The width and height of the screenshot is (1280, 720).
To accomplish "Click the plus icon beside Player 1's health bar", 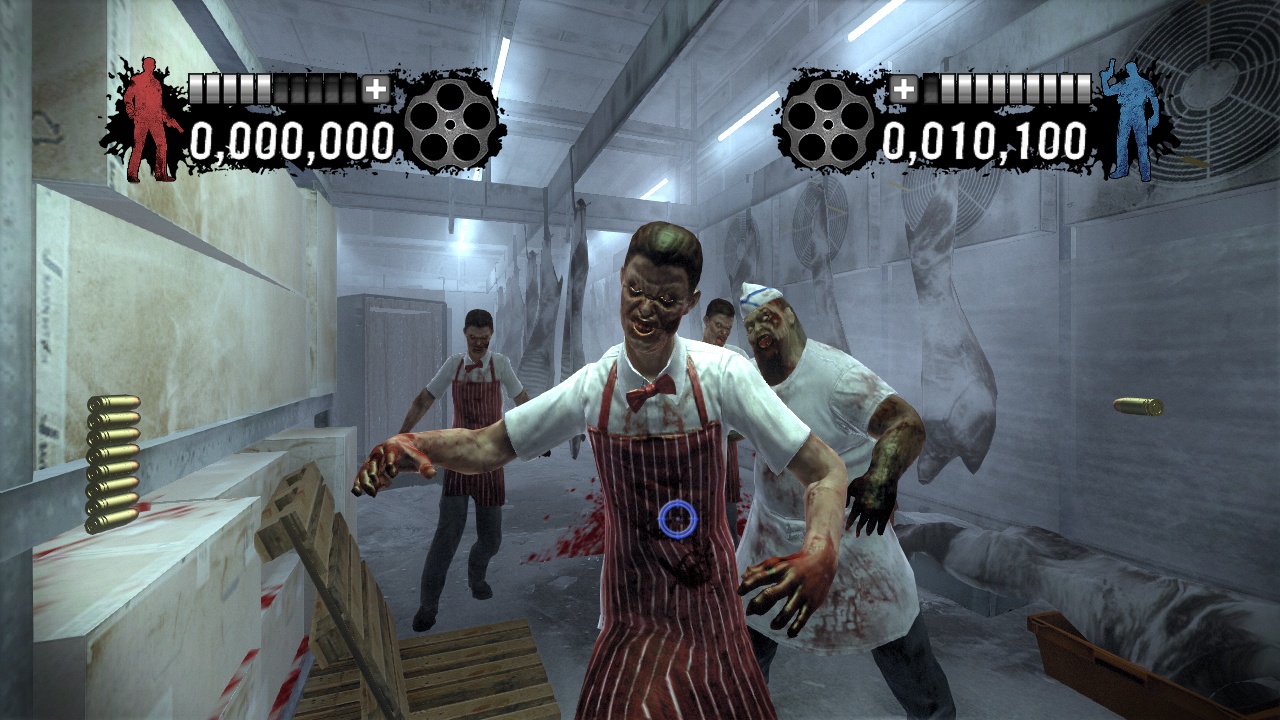I will click(x=377, y=90).
